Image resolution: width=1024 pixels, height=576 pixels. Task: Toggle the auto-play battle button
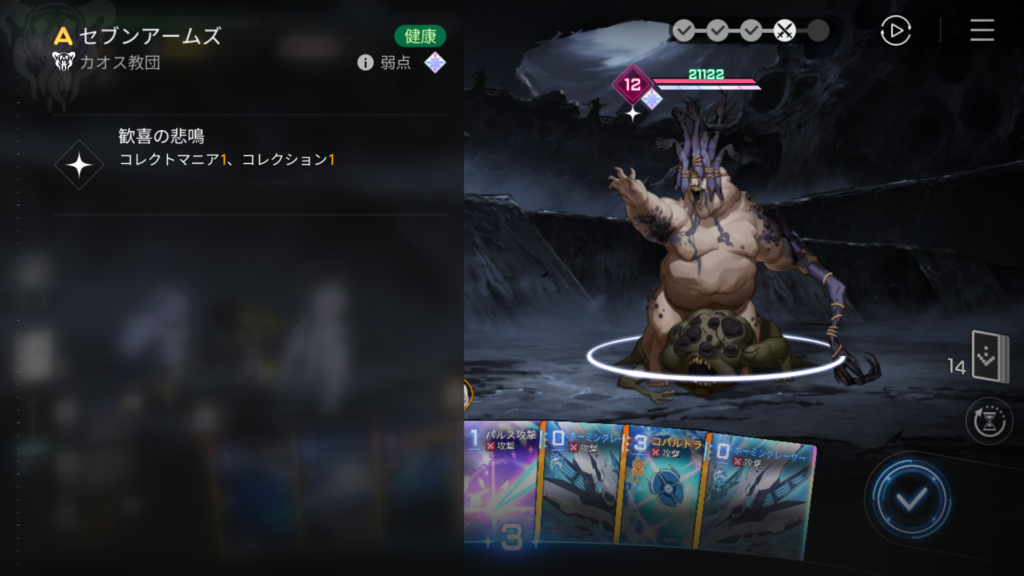point(895,31)
